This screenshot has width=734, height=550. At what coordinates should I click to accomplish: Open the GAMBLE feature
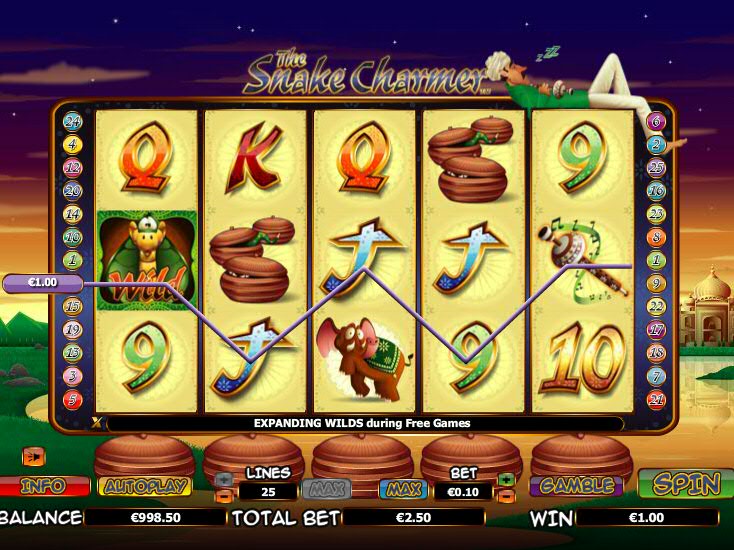tap(576, 486)
